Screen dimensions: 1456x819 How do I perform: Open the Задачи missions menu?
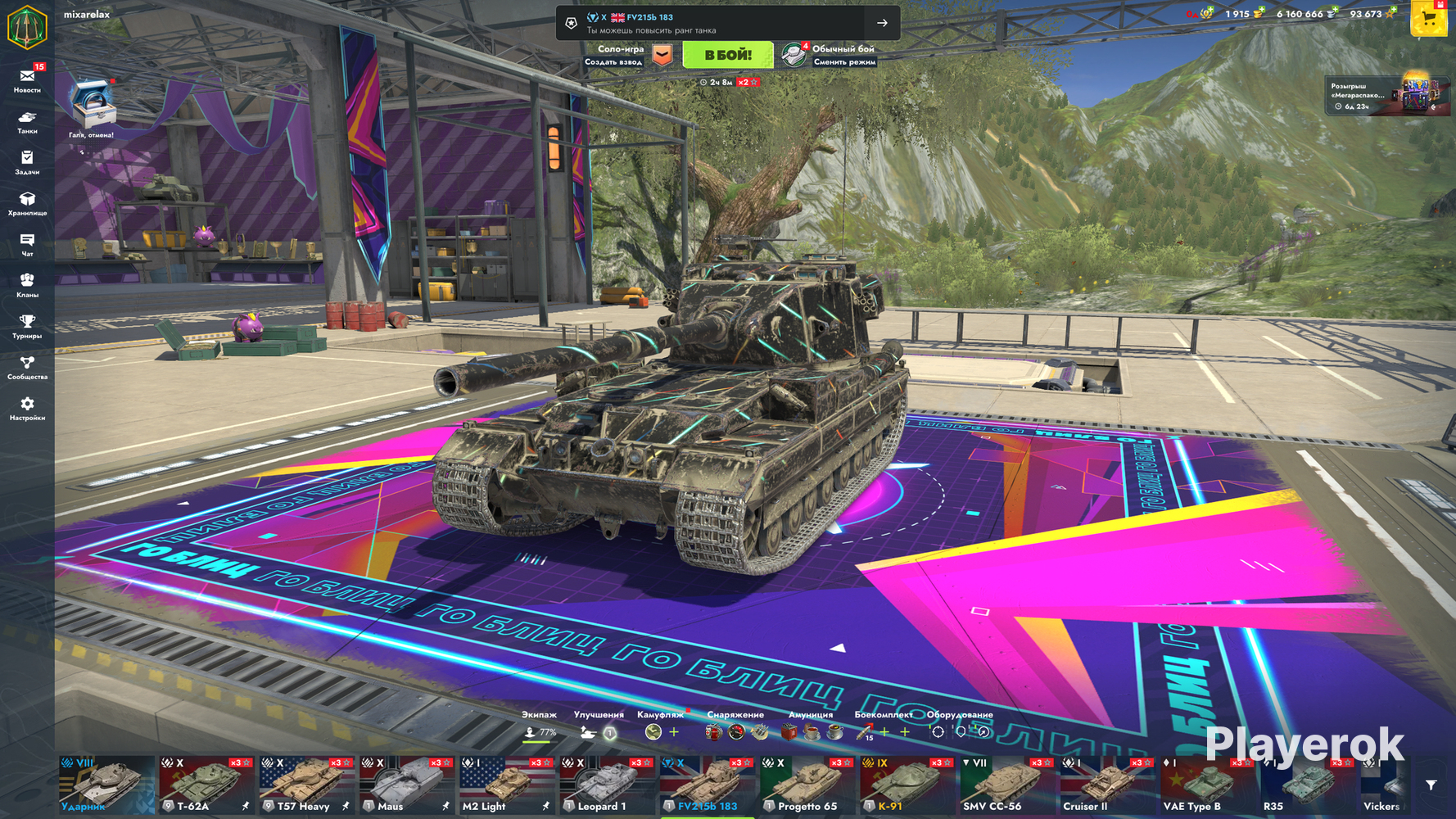[x=27, y=161]
